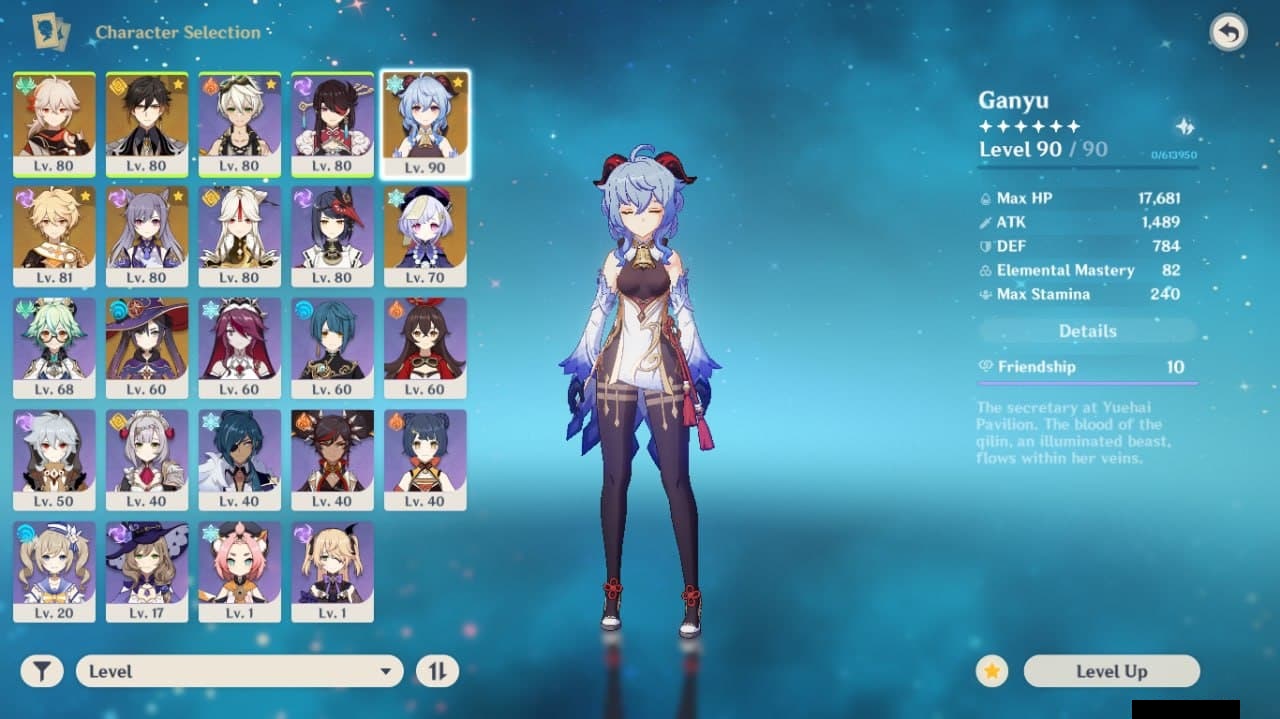Select Razor at Lv. 50
1280x719 pixels.
point(55,460)
